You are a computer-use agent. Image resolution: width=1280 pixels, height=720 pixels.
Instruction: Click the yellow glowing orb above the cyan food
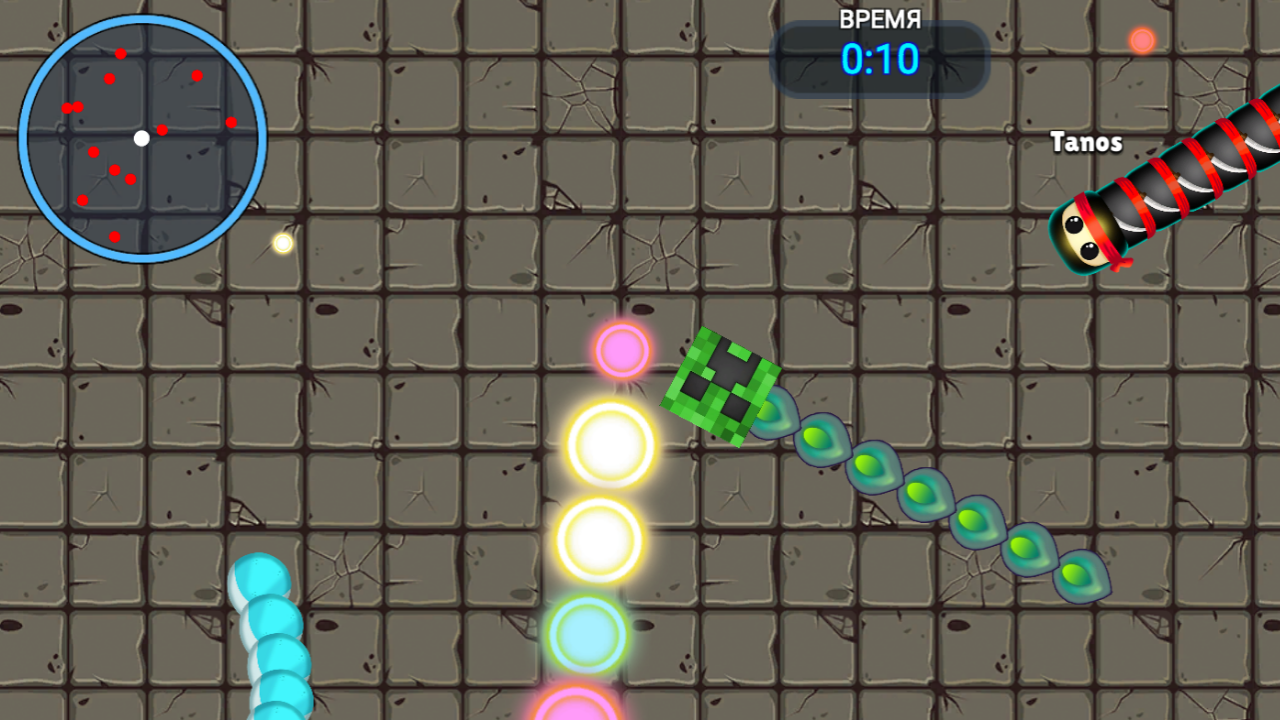[x=600, y=540]
